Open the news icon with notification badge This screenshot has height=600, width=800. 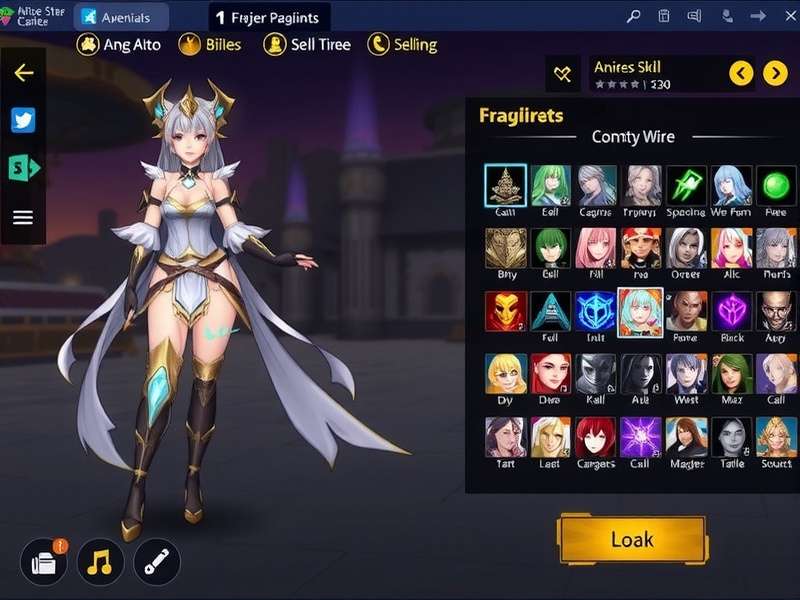43,562
